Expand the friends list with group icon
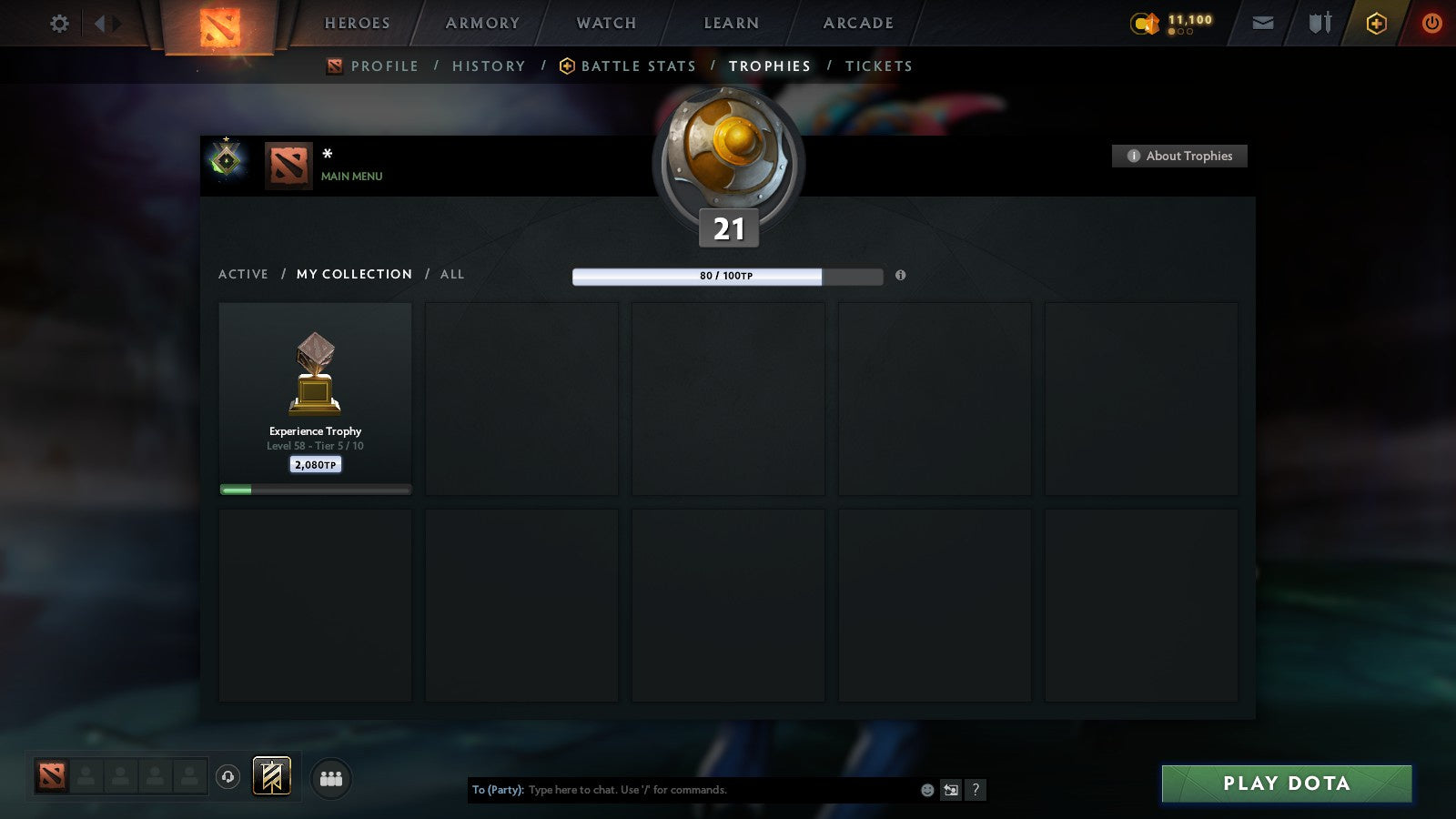The height and width of the screenshot is (819, 1456). [331, 779]
